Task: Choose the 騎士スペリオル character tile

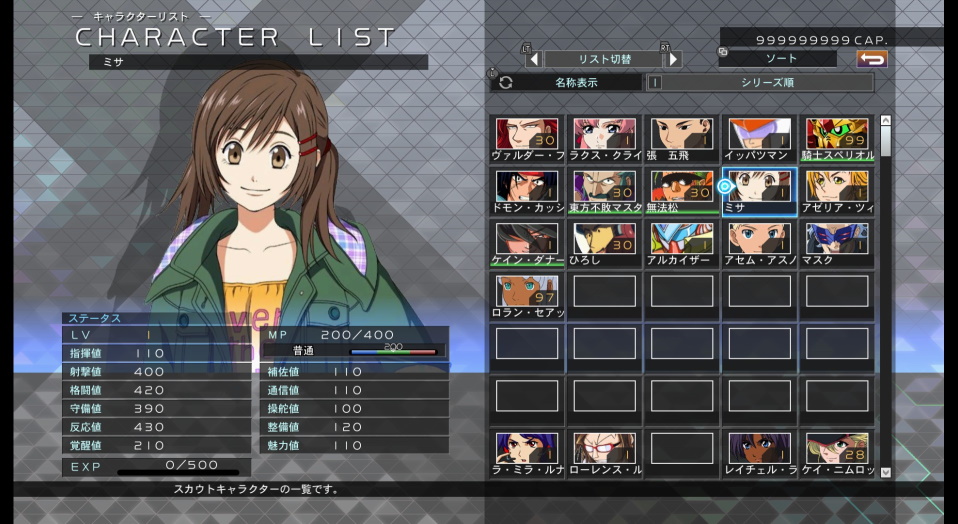Action: [837, 139]
